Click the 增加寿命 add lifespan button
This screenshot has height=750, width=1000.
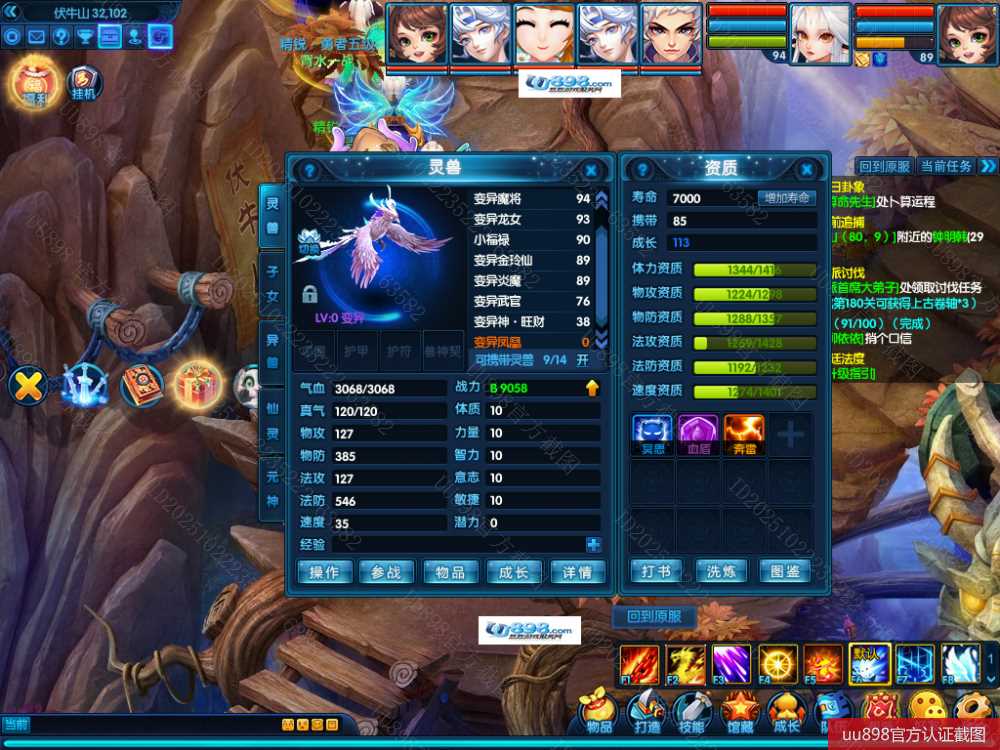click(x=786, y=198)
